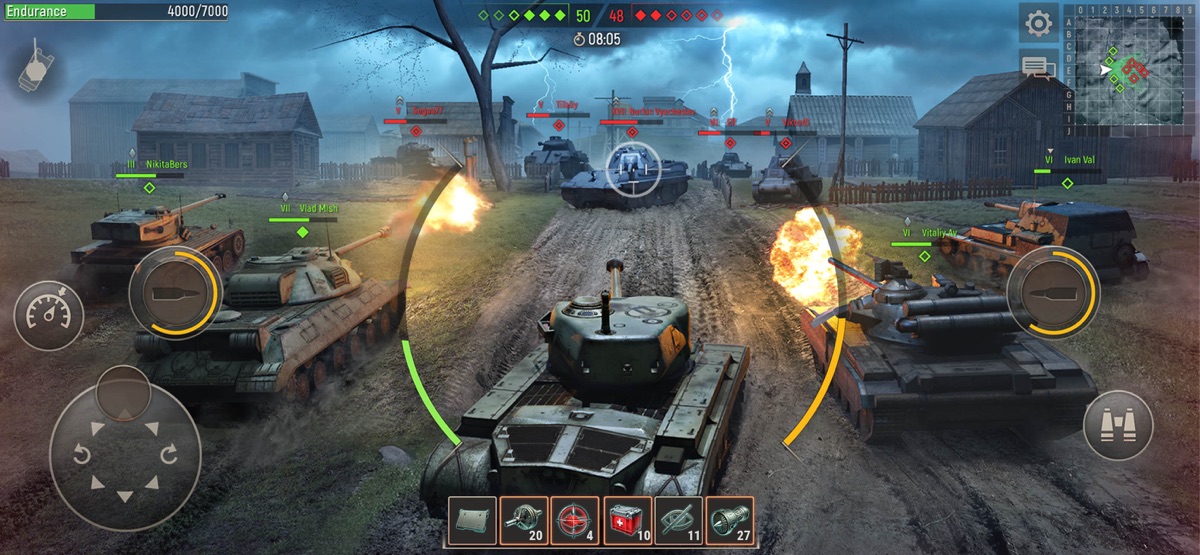This screenshot has width=1200, height=555.
Task: Activate the crossed-out eye camouflage consumable
Action: [679, 521]
